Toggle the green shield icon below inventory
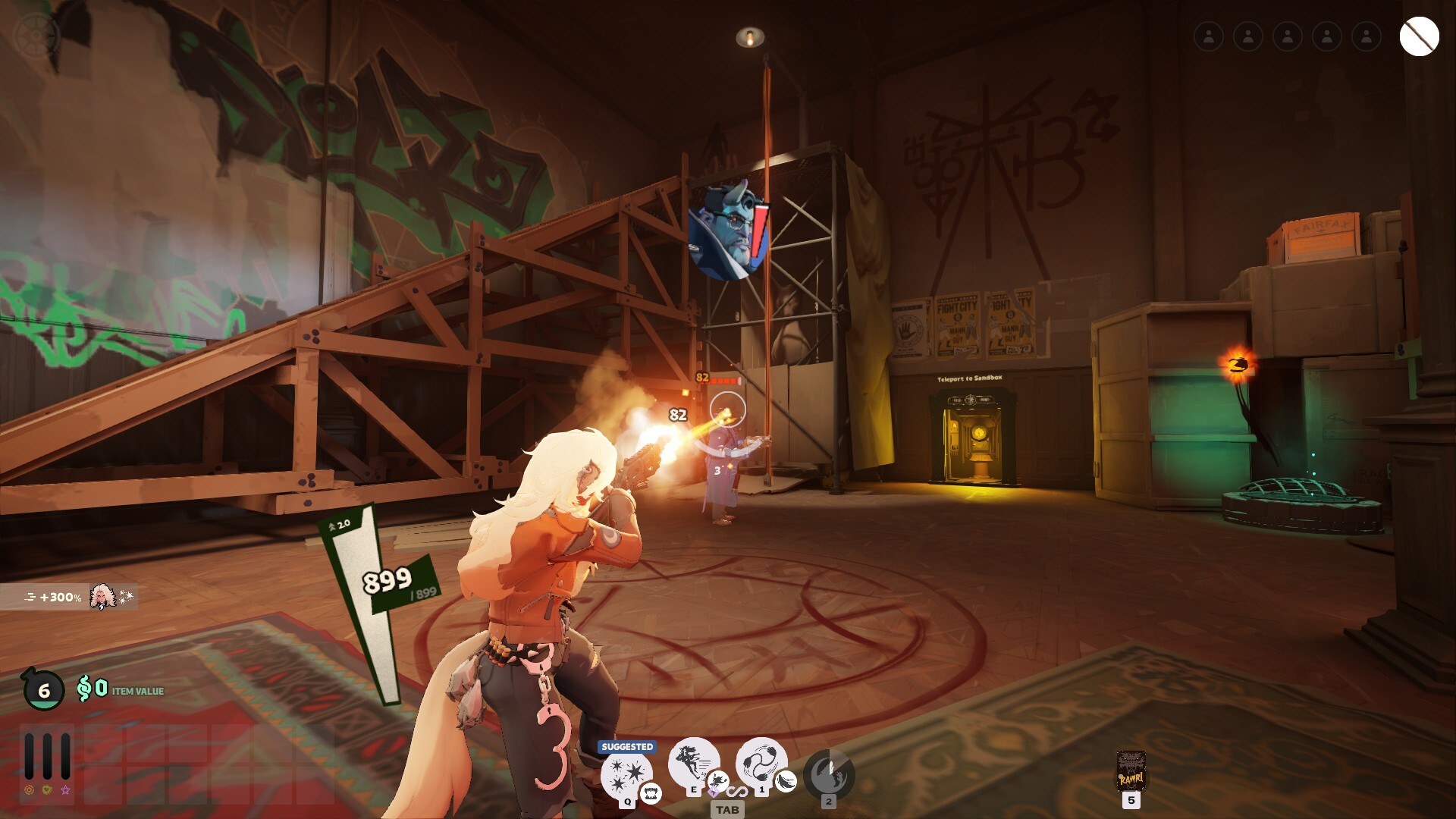 pyautogui.click(x=47, y=790)
